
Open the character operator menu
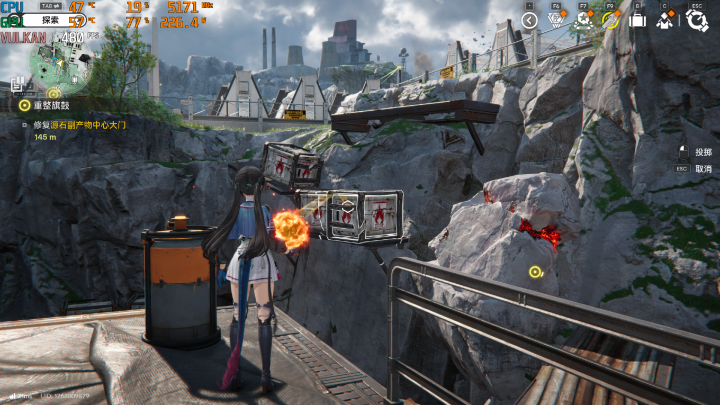click(666, 19)
